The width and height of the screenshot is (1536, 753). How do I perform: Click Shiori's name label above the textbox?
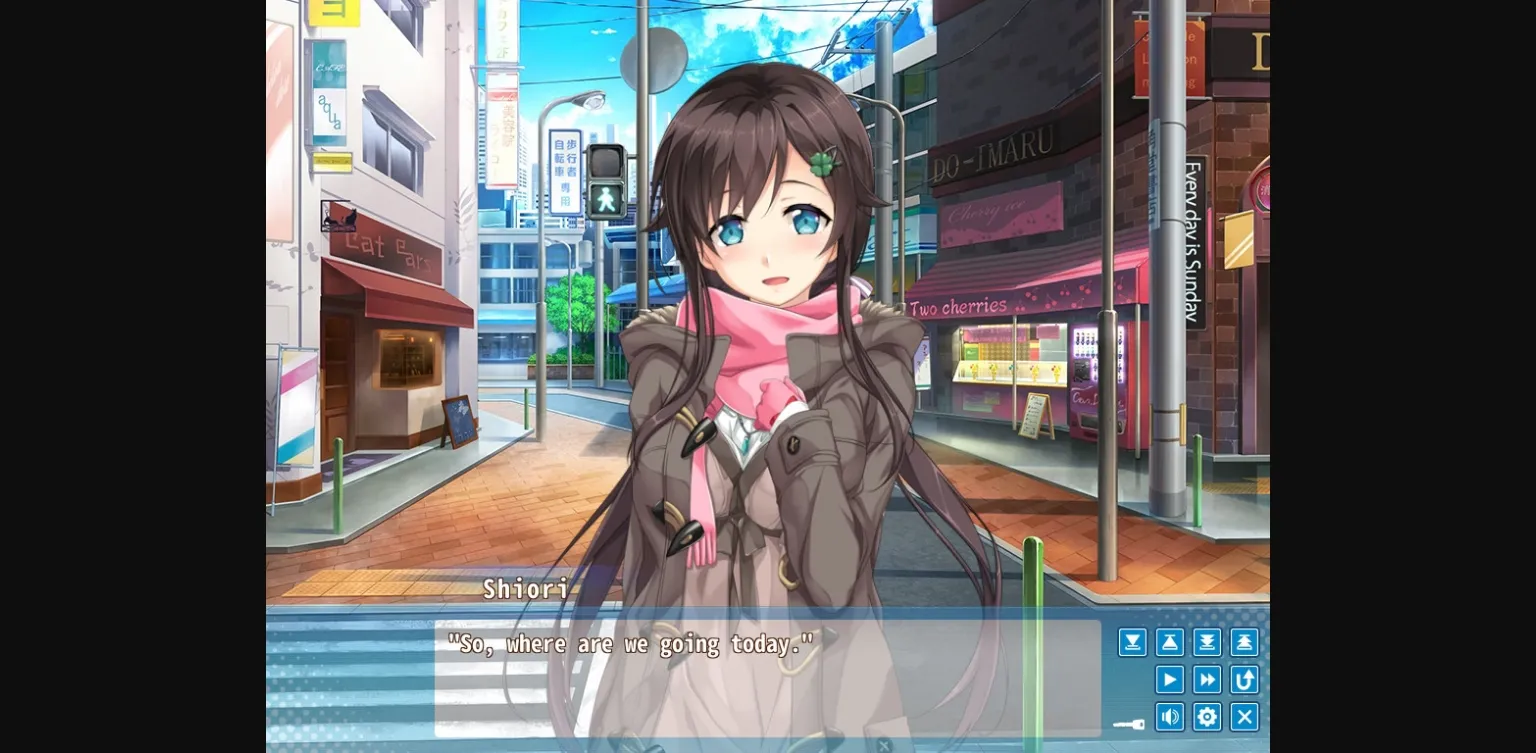click(523, 591)
